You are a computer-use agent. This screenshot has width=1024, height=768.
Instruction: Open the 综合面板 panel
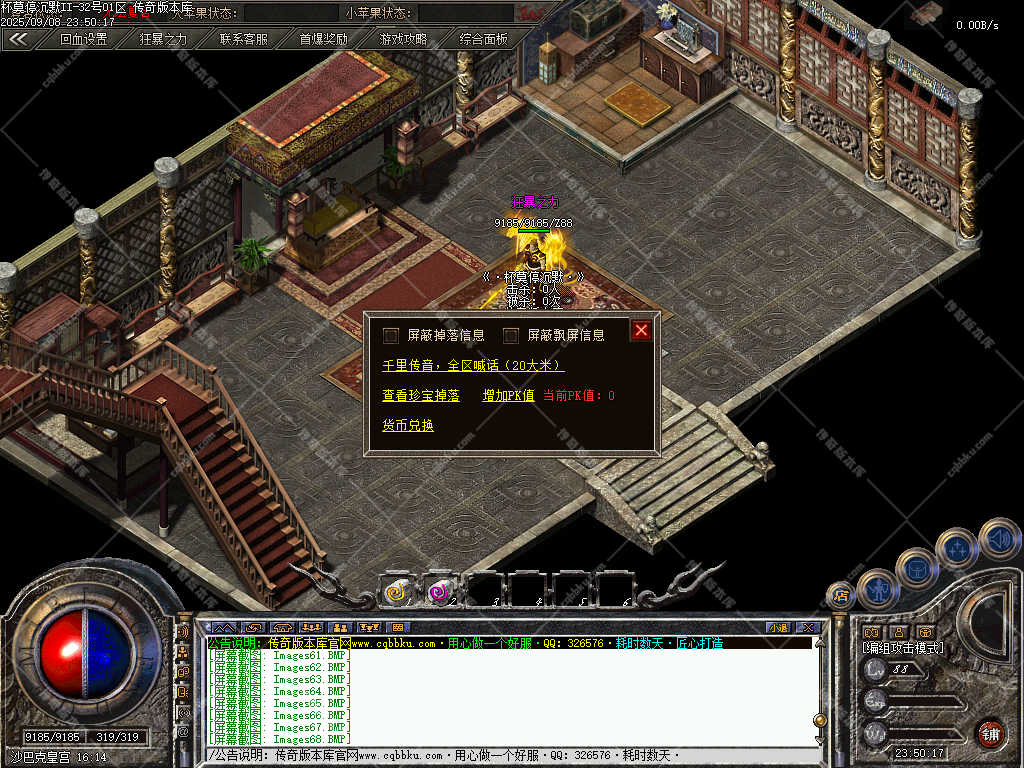click(484, 39)
